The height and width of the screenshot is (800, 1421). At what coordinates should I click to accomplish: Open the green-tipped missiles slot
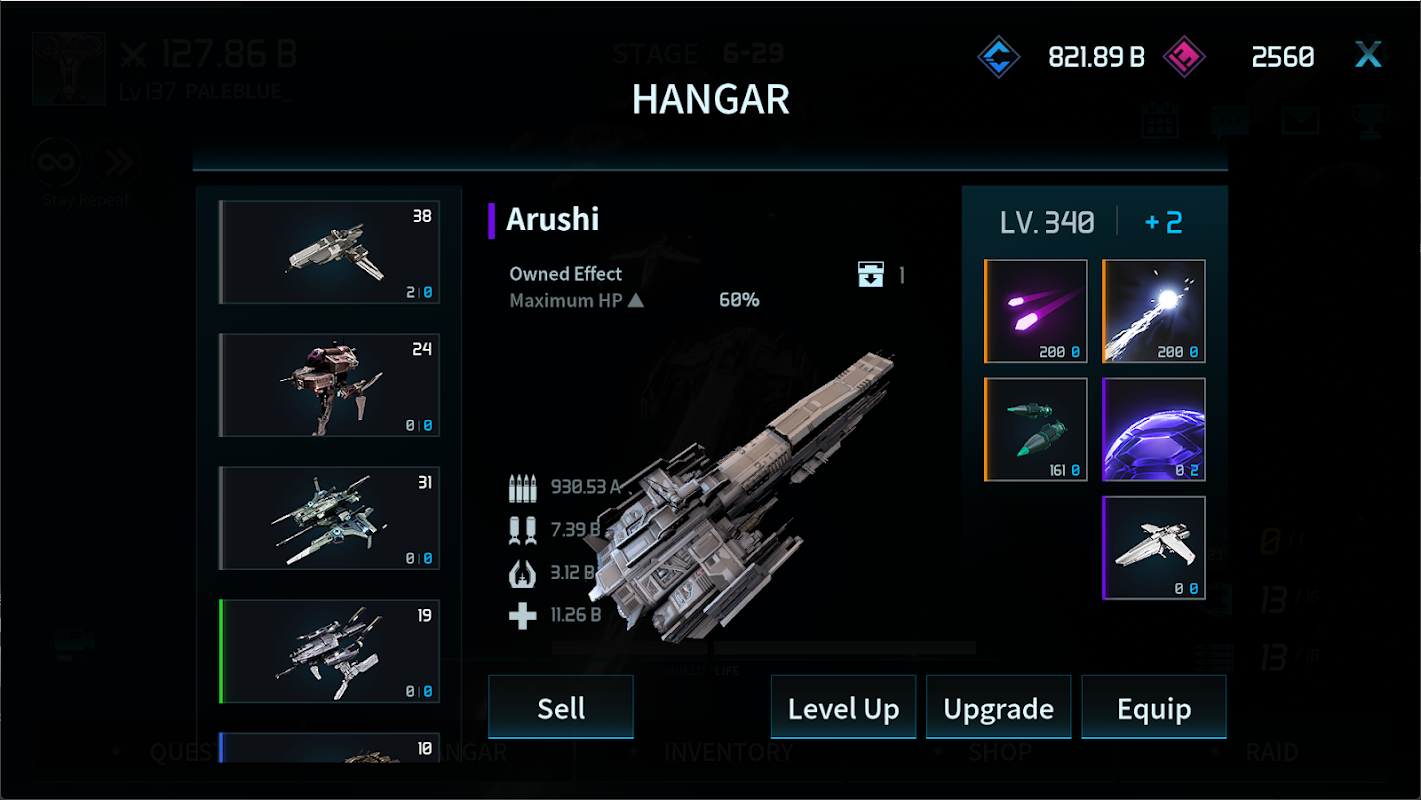click(1037, 429)
